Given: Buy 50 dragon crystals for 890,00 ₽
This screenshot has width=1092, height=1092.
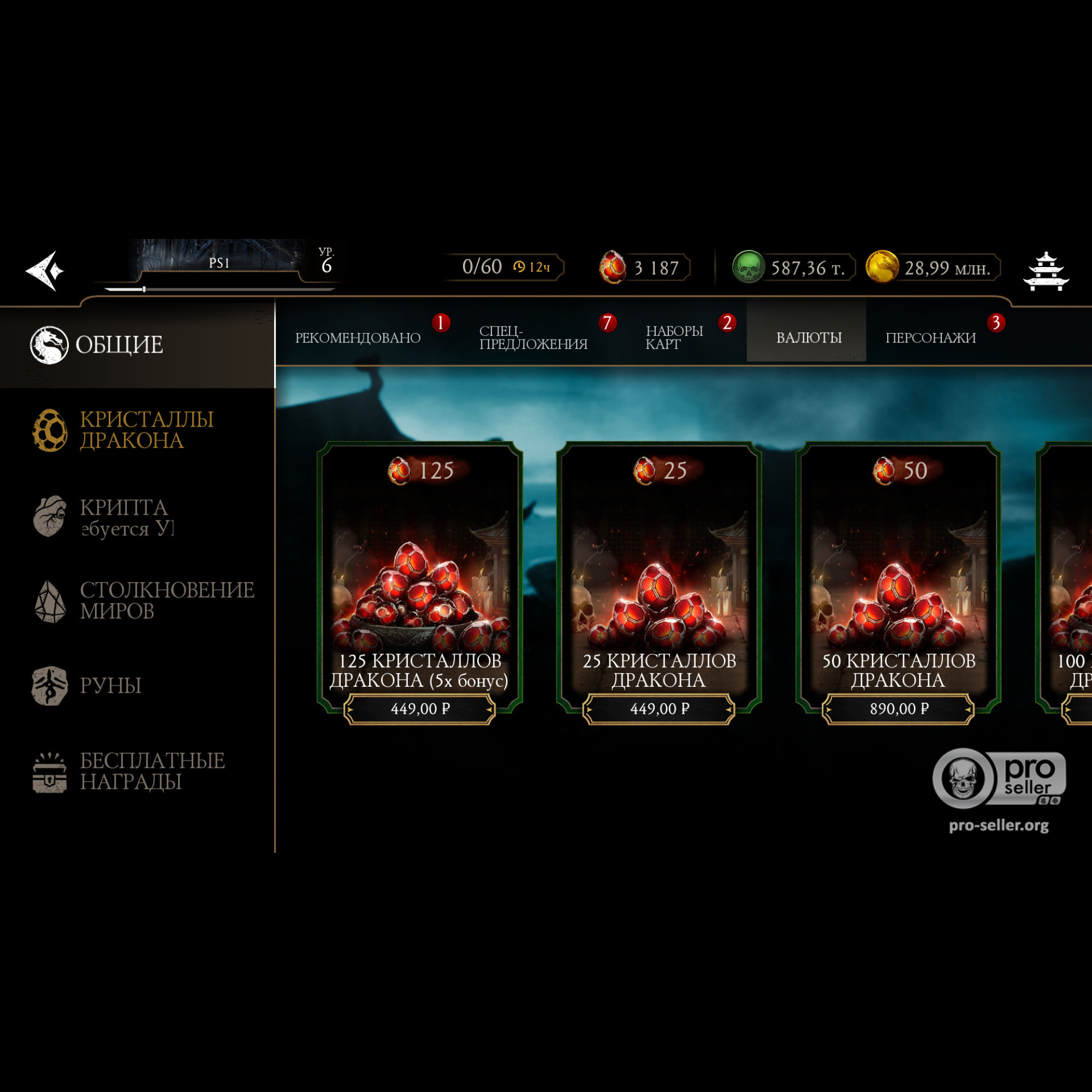Looking at the screenshot, I should [x=898, y=709].
